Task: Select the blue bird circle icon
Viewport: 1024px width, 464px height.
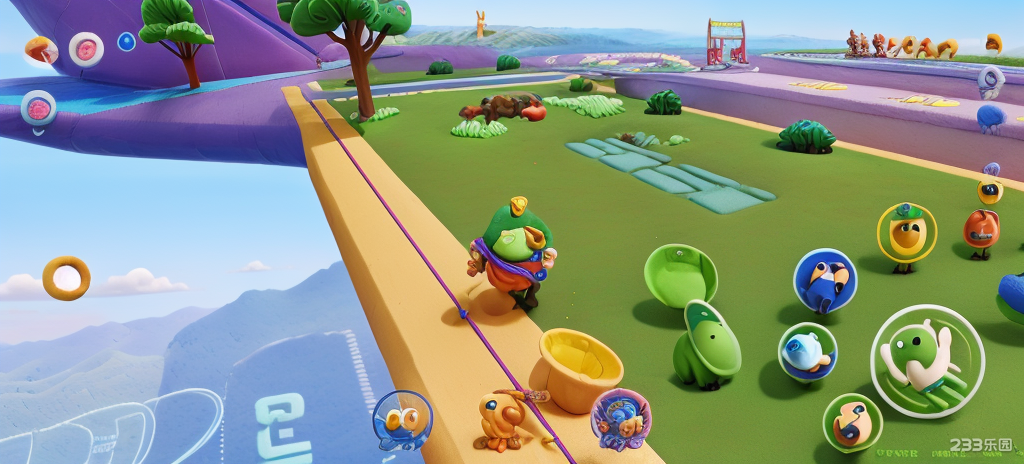Action: coord(824,281)
